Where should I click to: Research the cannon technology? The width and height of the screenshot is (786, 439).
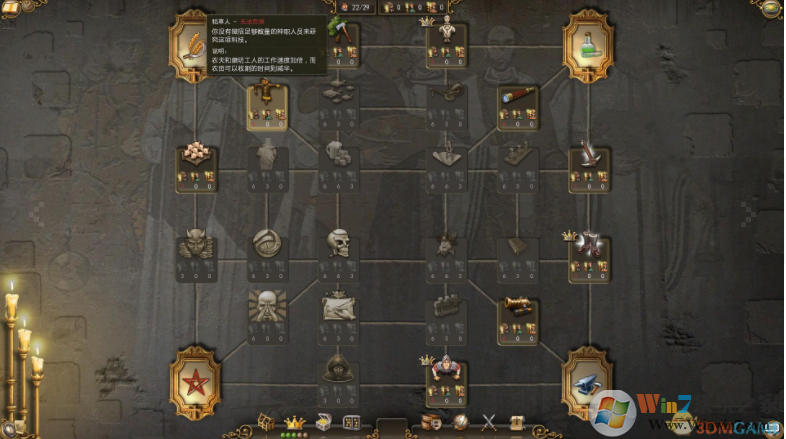point(517,305)
